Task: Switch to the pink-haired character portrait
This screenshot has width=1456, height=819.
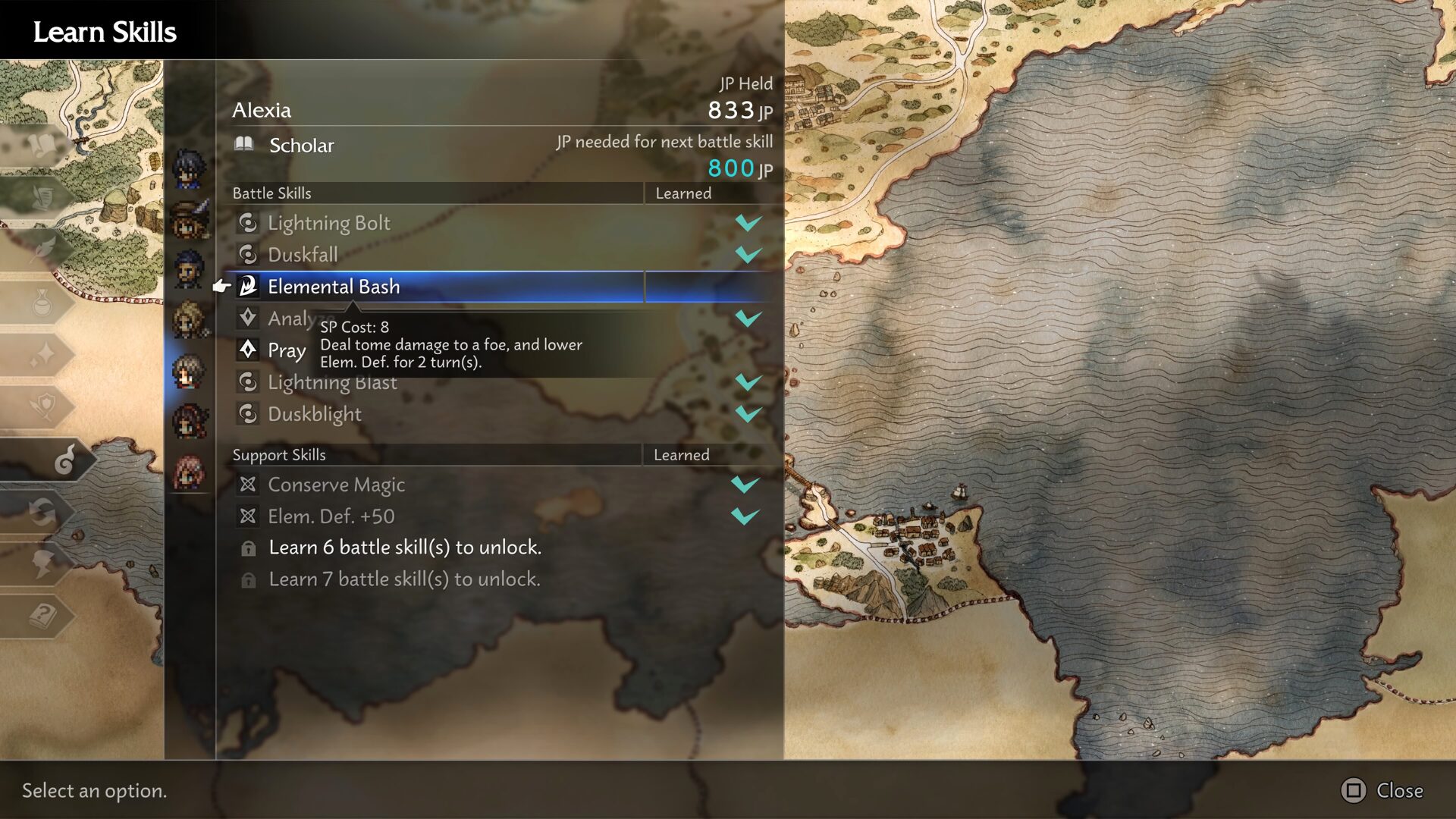Action: (x=188, y=472)
